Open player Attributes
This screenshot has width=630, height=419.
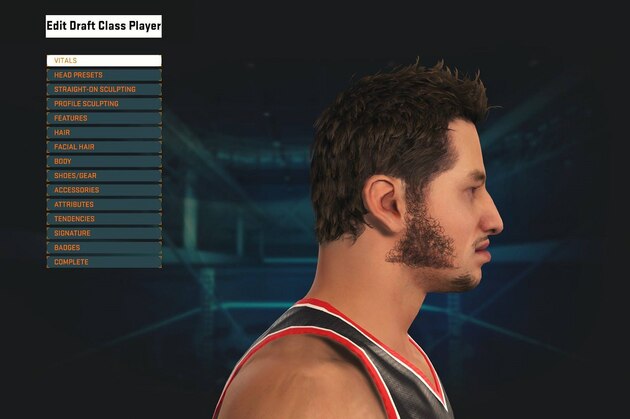pos(103,204)
